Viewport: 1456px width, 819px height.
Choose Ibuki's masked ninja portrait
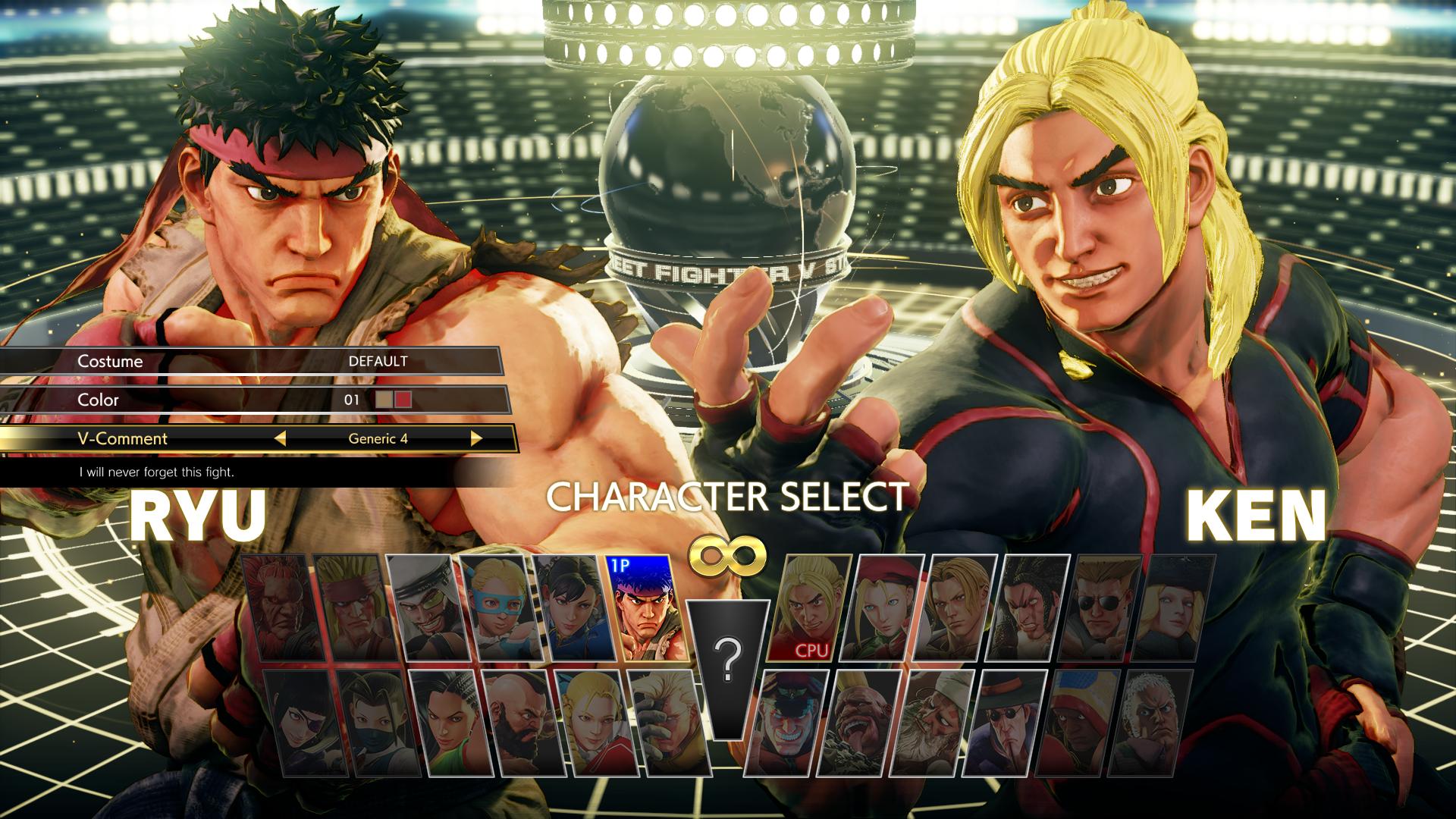point(372,722)
